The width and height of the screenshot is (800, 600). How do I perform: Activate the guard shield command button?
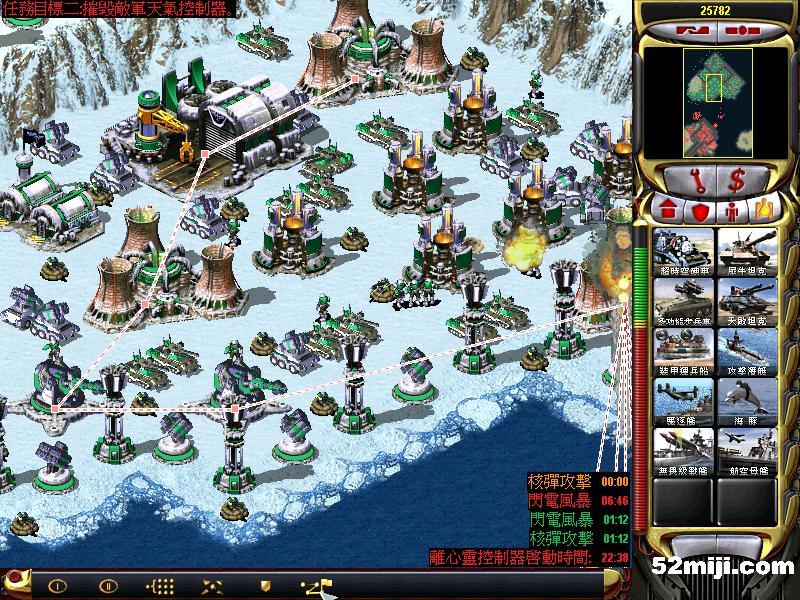(x=265, y=586)
